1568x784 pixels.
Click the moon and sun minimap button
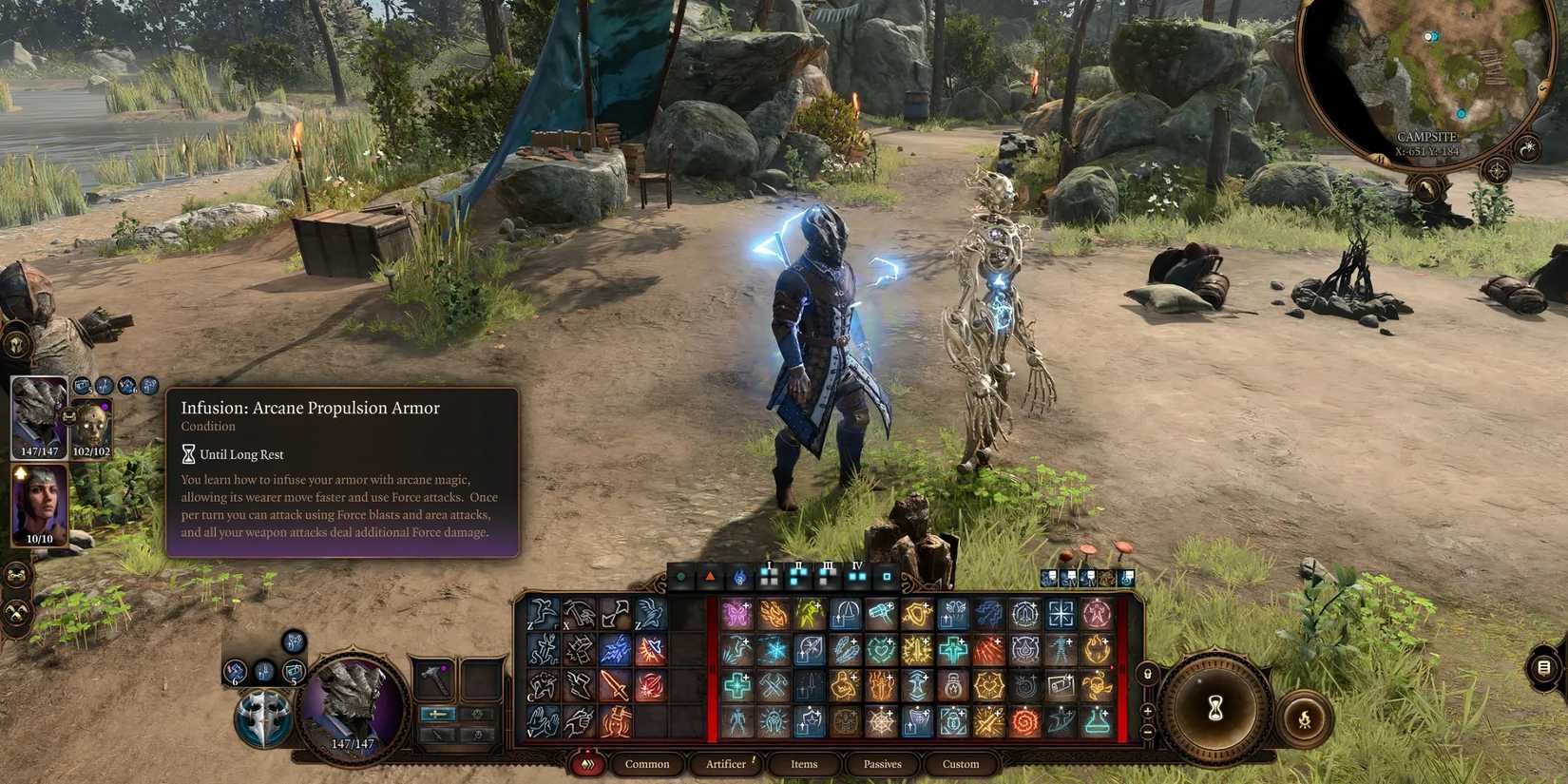[x=1528, y=149]
